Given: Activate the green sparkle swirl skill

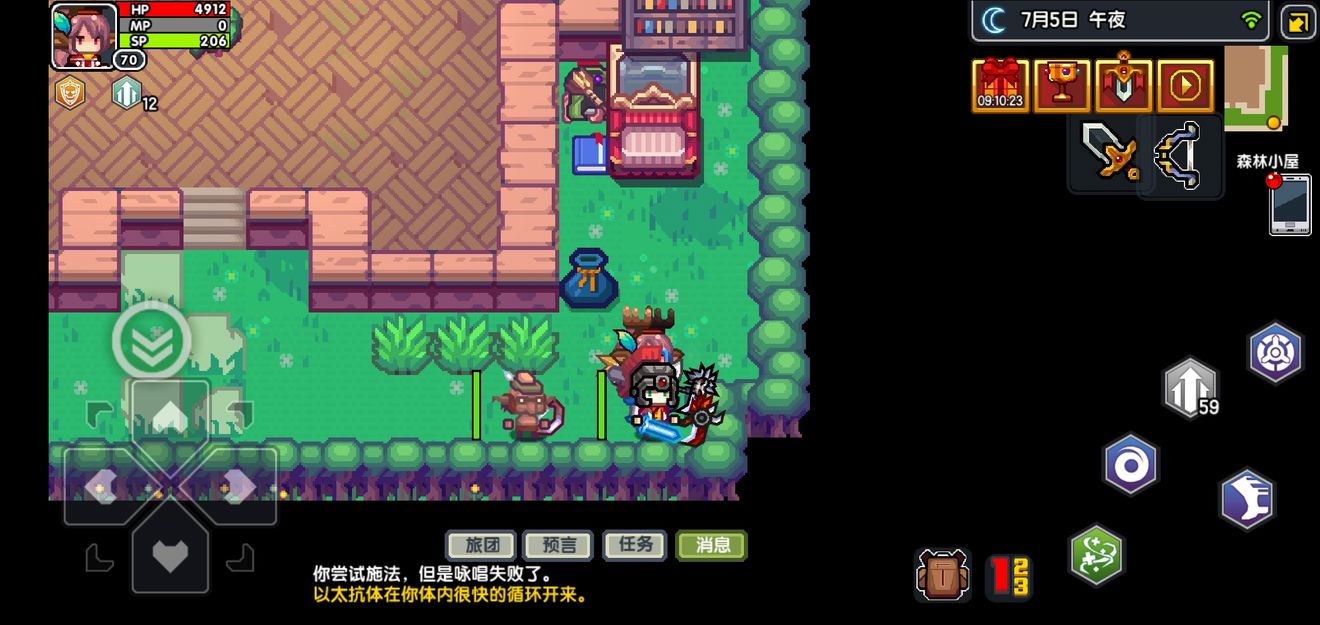Looking at the screenshot, I should [1096, 555].
